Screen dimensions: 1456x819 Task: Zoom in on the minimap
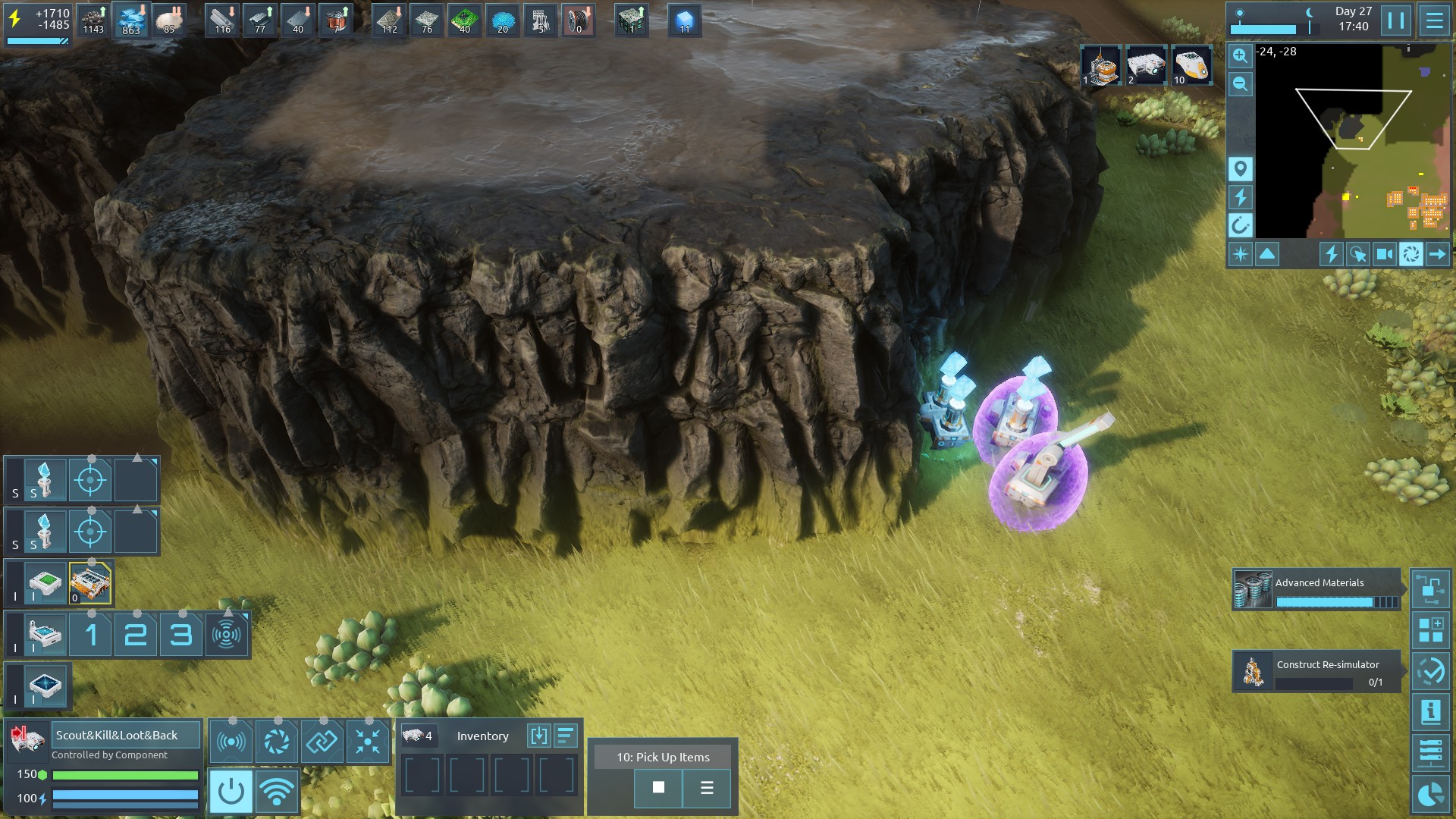pyautogui.click(x=1240, y=55)
